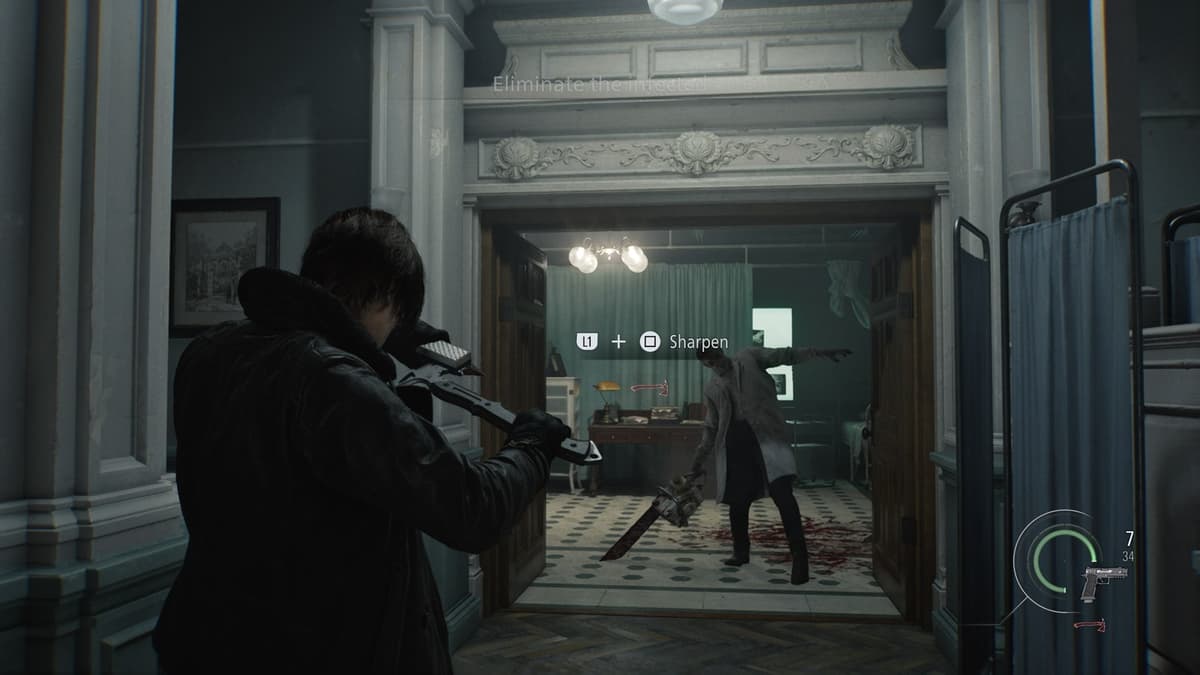Screen dimensions: 1200x675
Task: Click the red hatchet icon in the HUD
Action: (1091, 624)
